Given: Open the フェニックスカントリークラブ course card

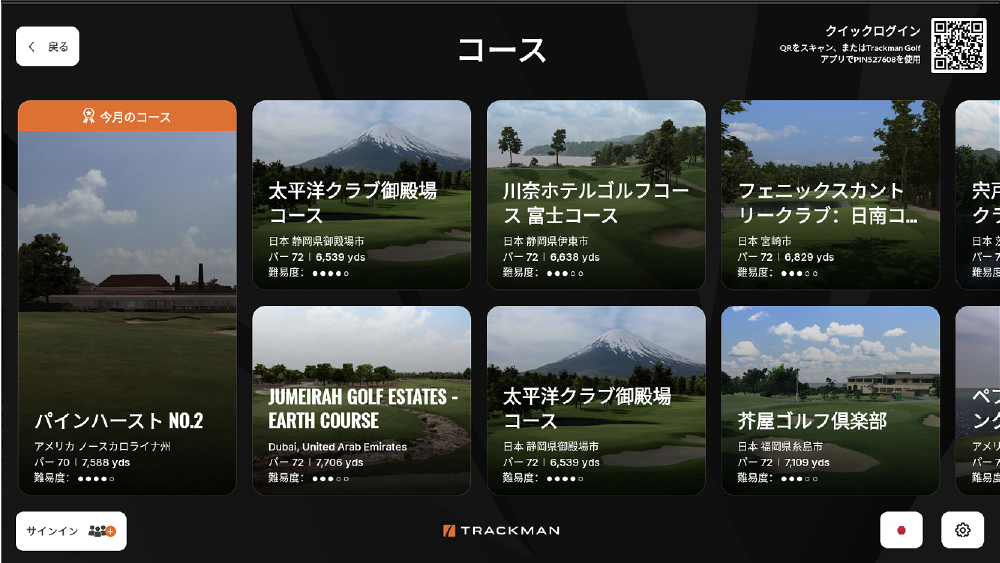Looking at the screenshot, I should pyautogui.click(x=830, y=195).
